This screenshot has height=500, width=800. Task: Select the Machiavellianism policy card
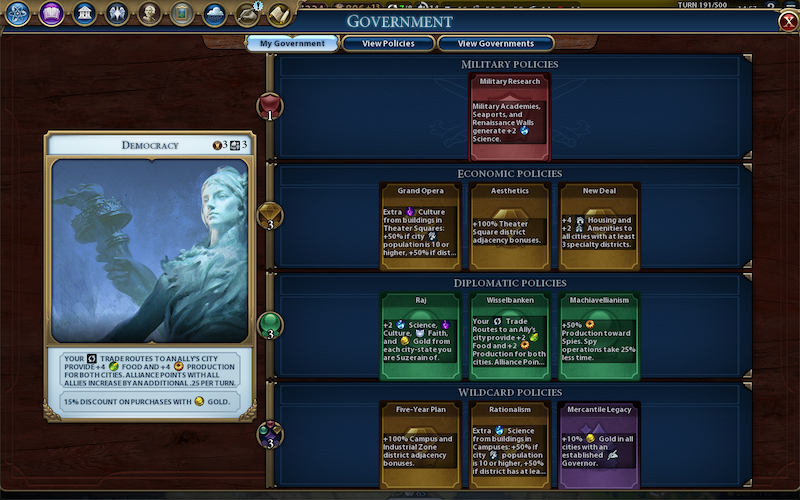point(599,335)
